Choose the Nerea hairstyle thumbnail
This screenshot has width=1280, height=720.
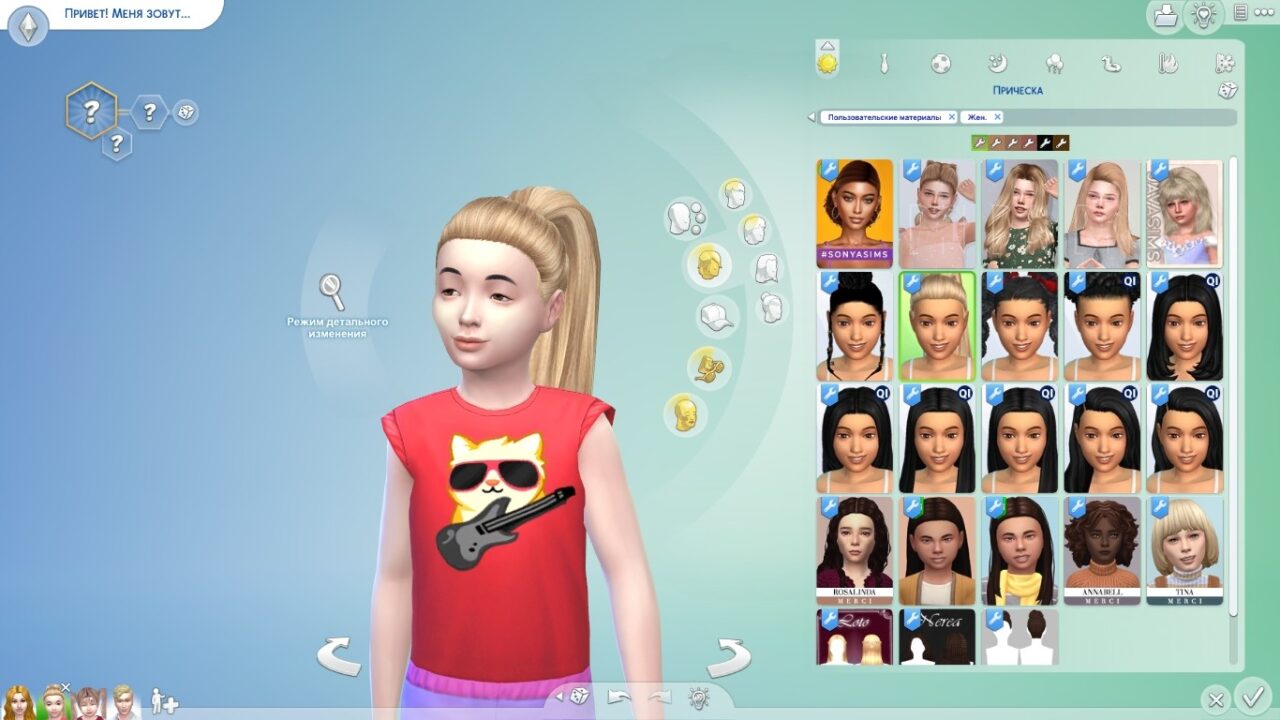pos(937,637)
